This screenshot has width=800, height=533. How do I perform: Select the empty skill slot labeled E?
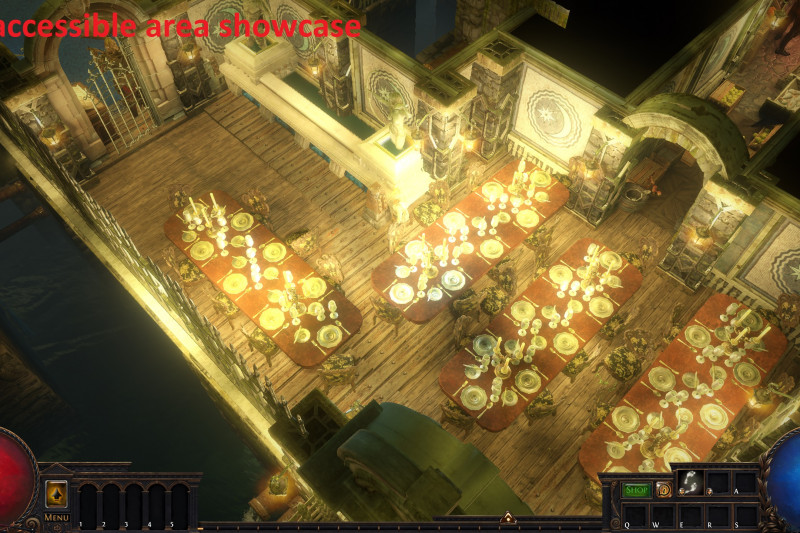click(x=690, y=514)
